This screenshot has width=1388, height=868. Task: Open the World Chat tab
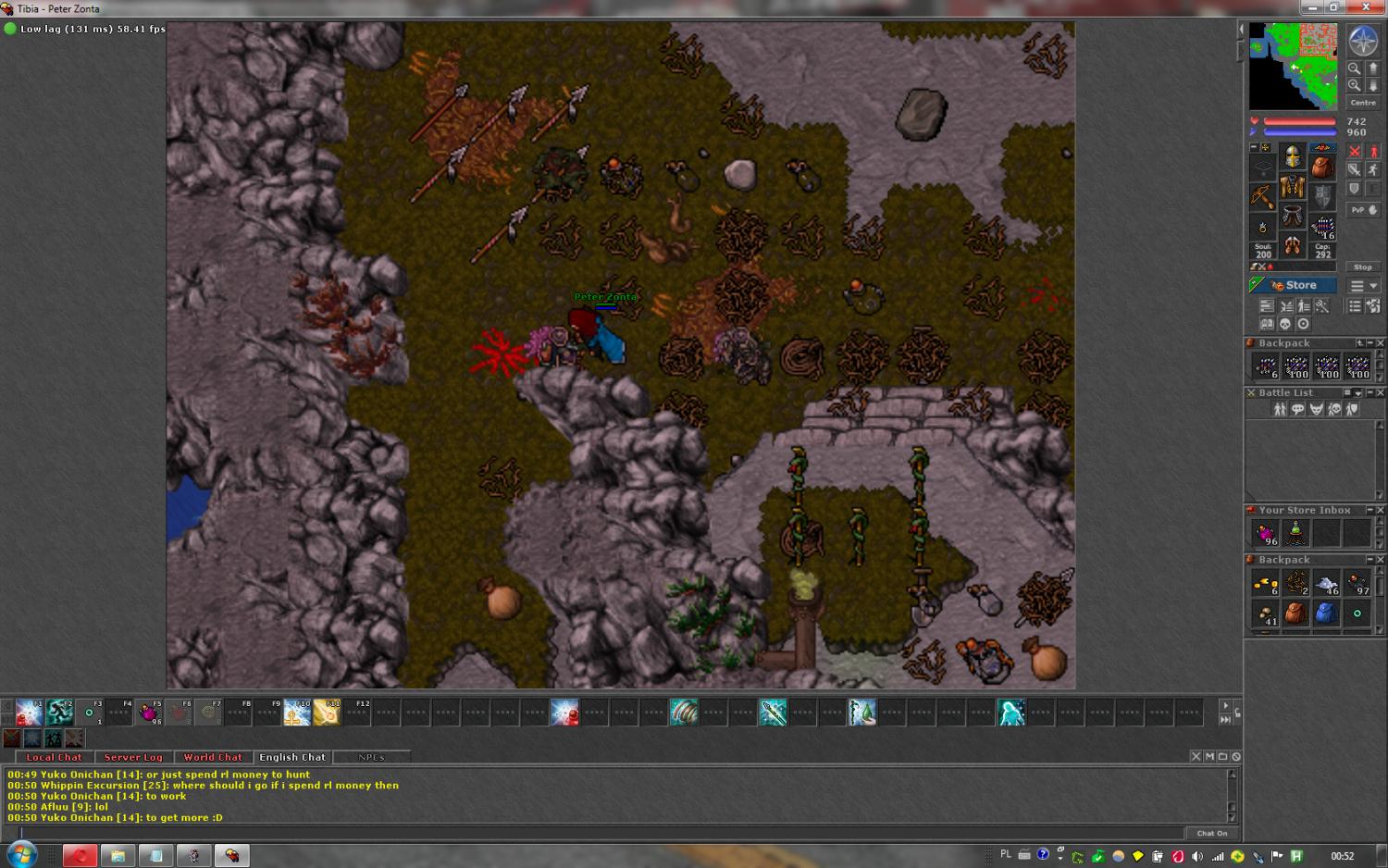213,757
